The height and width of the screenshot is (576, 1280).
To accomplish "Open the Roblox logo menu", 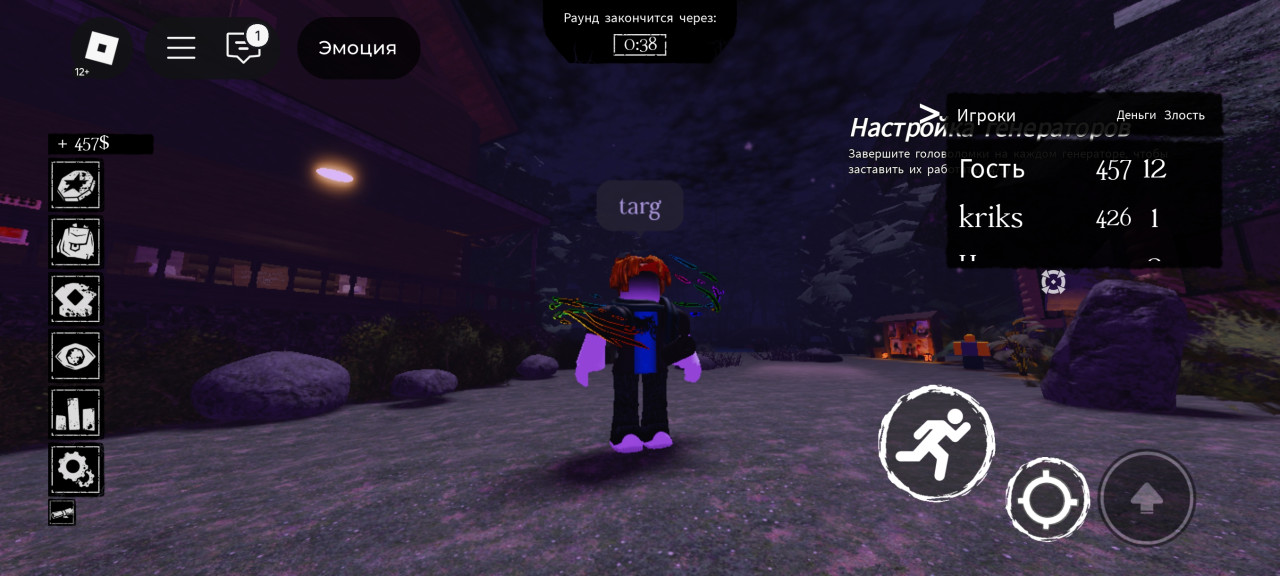I will pos(101,48).
